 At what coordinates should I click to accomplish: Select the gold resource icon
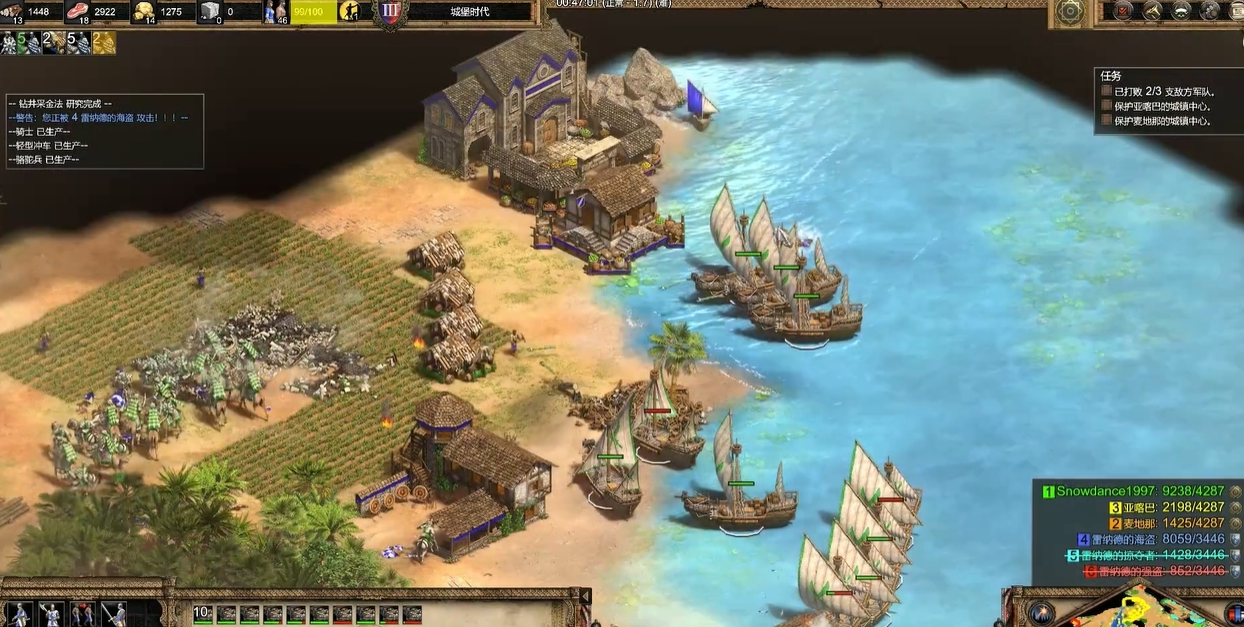pos(145,12)
